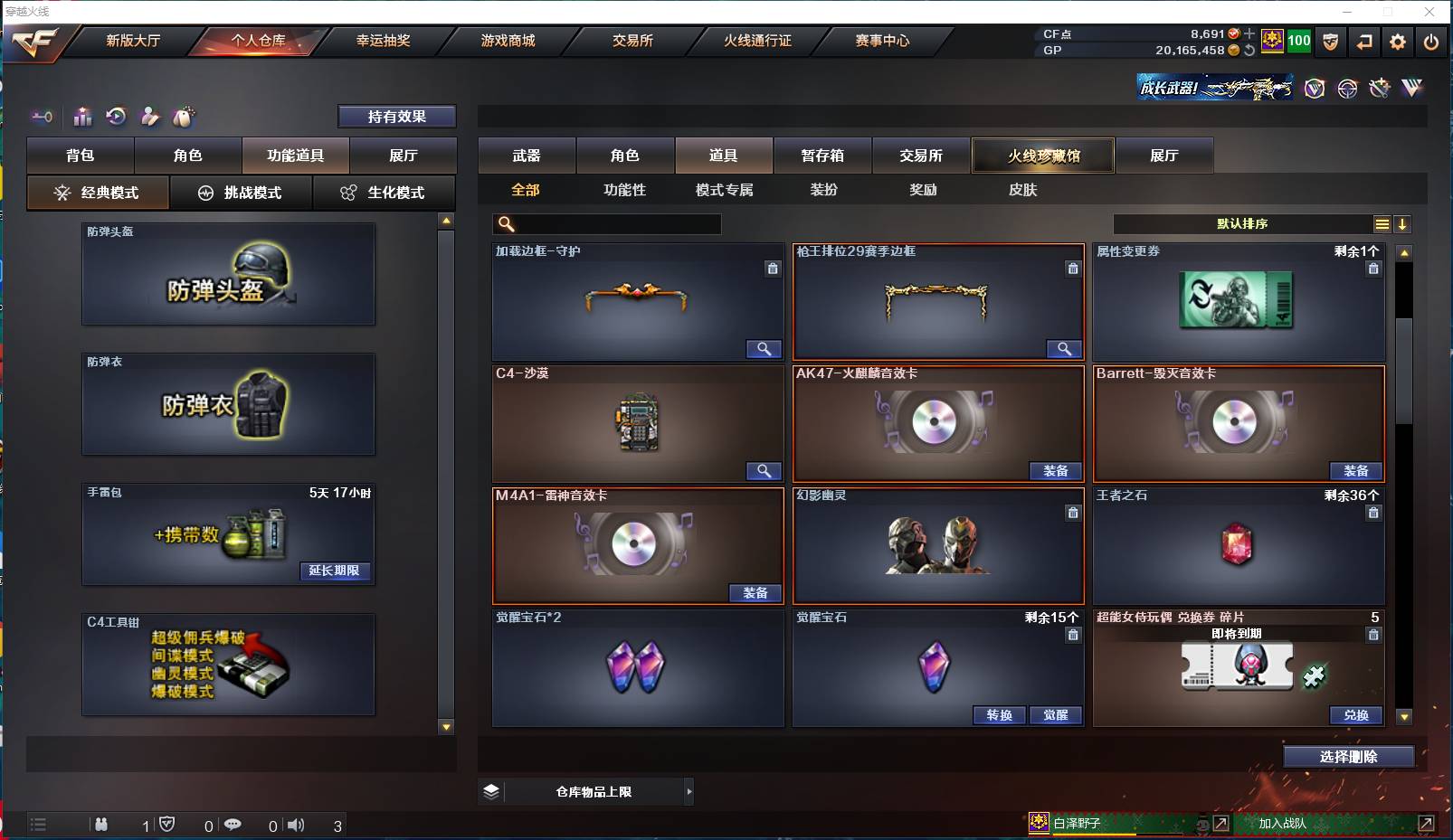Equip the AK47-火麒麟音效卡
This screenshot has height=840, width=1453.
click(x=1056, y=471)
